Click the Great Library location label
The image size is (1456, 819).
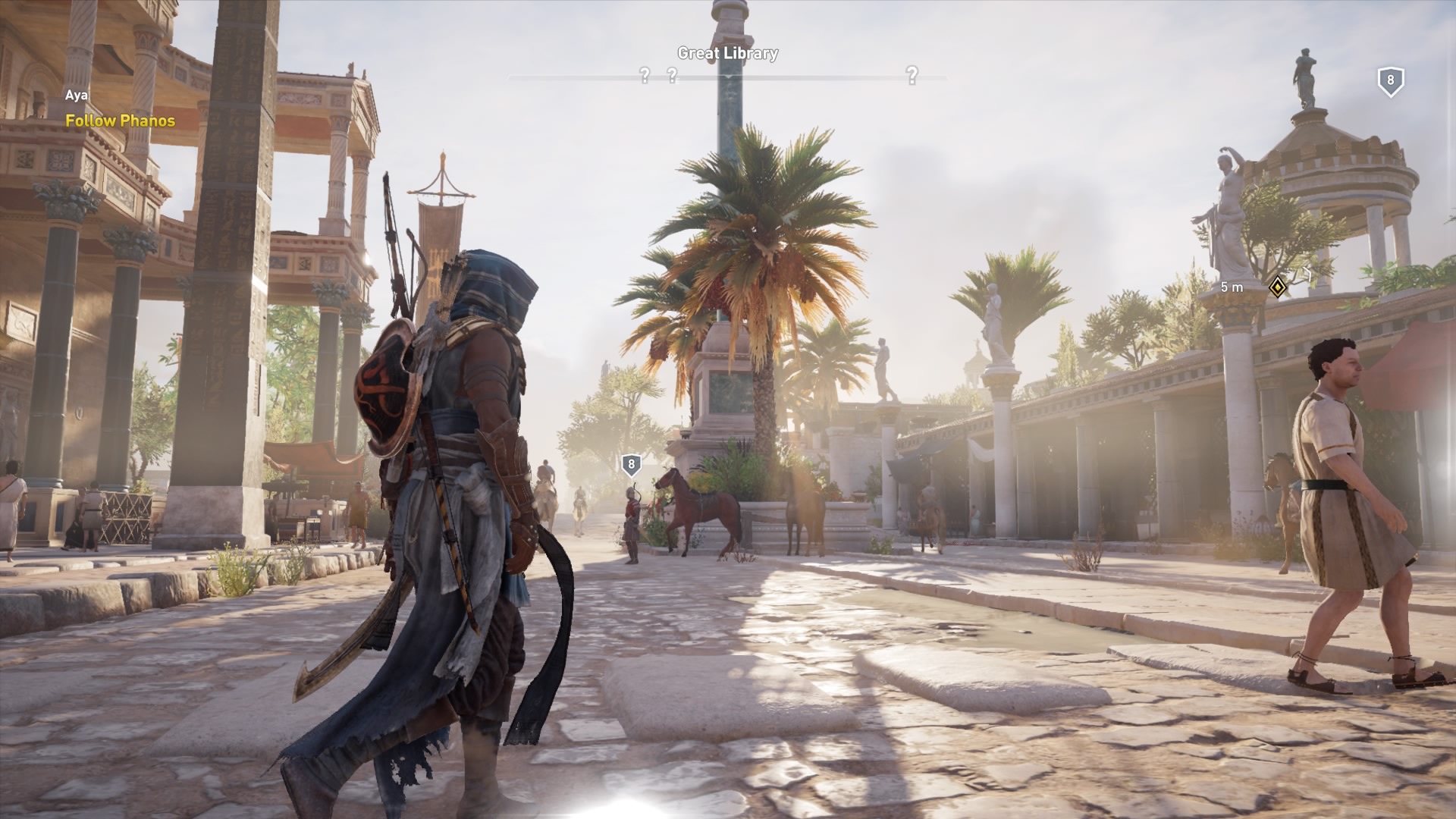tap(727, 53)
